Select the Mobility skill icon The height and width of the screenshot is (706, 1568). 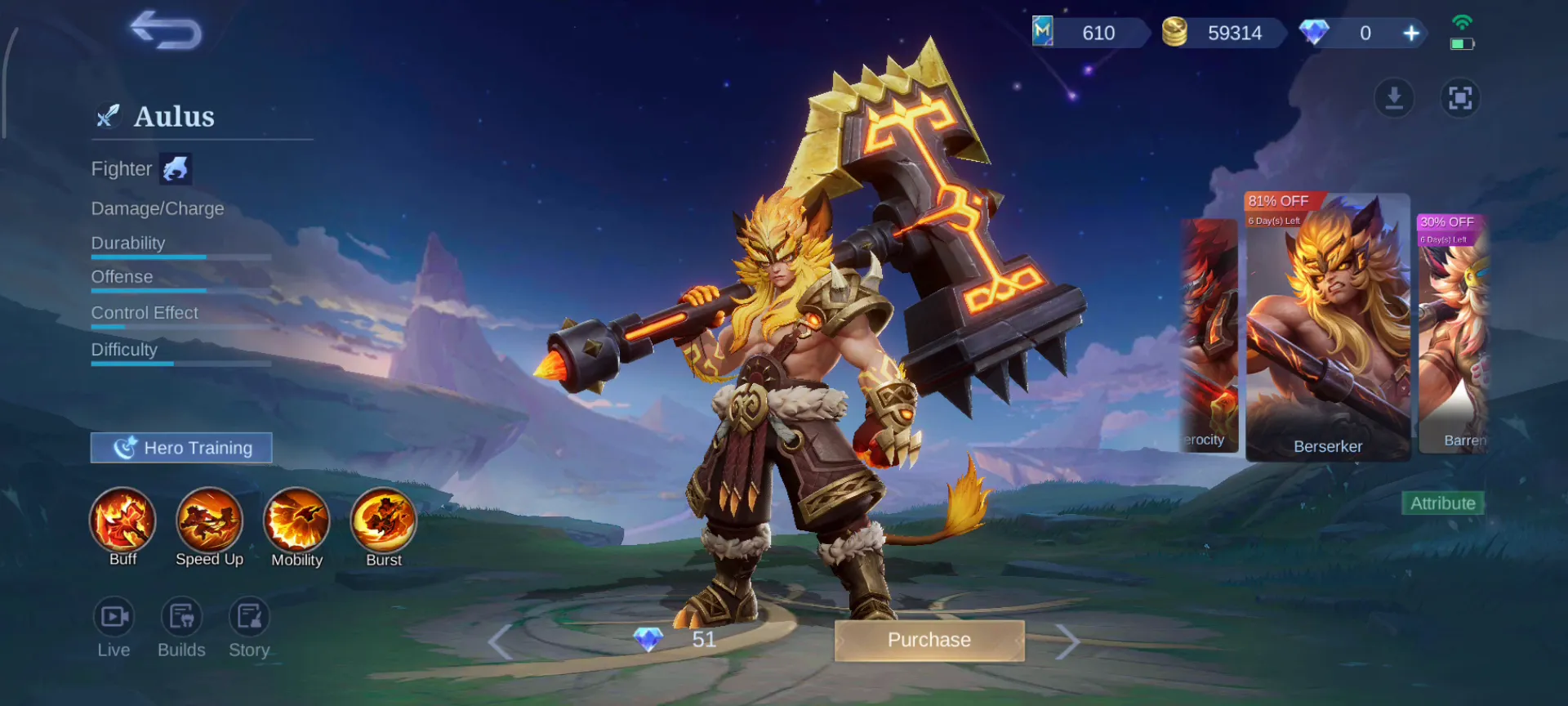[x=296, y=521]
